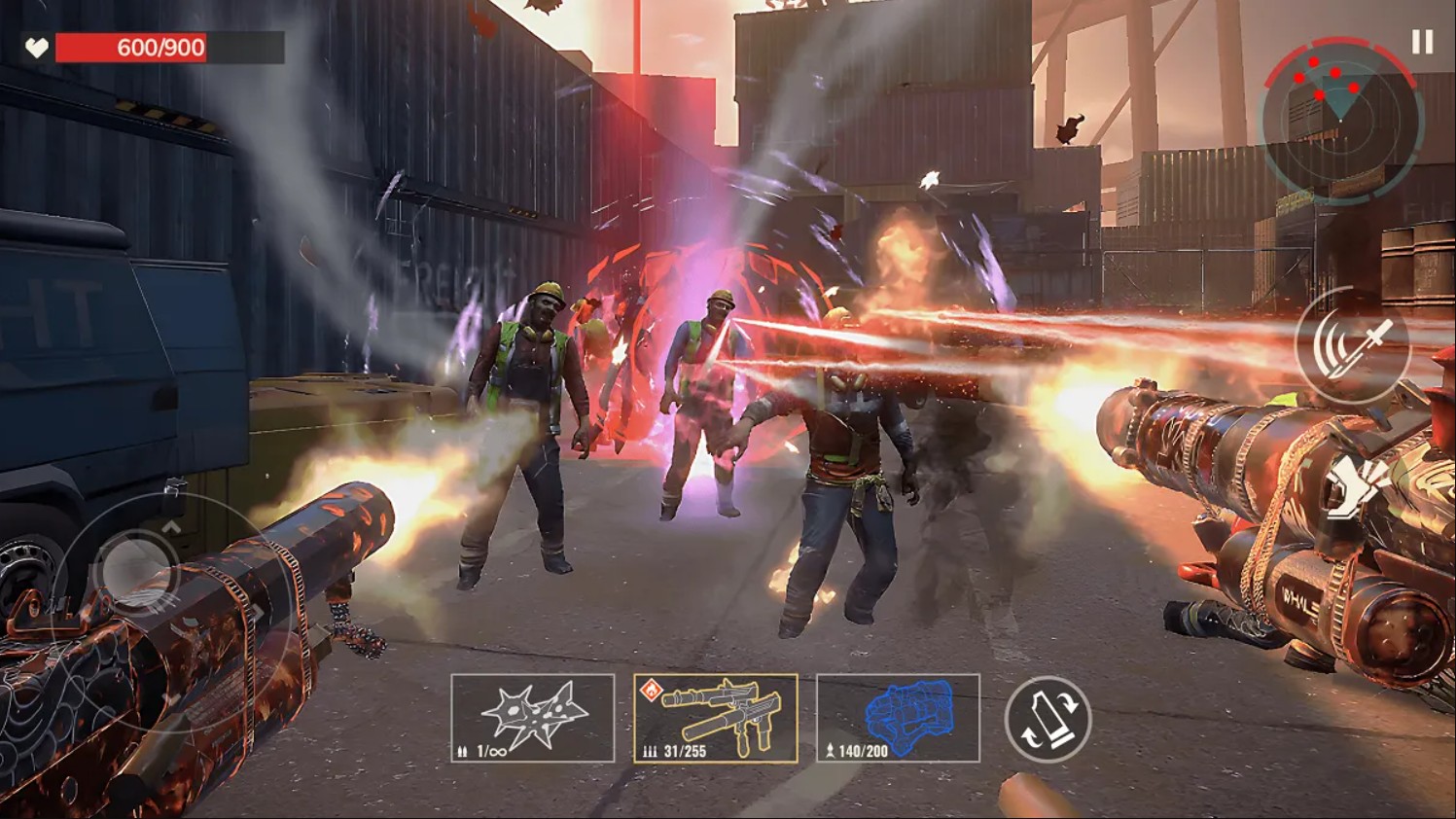The image size is (1456, 819).
Task: Tap the reload magazine button
Action: coord(1048,719)
